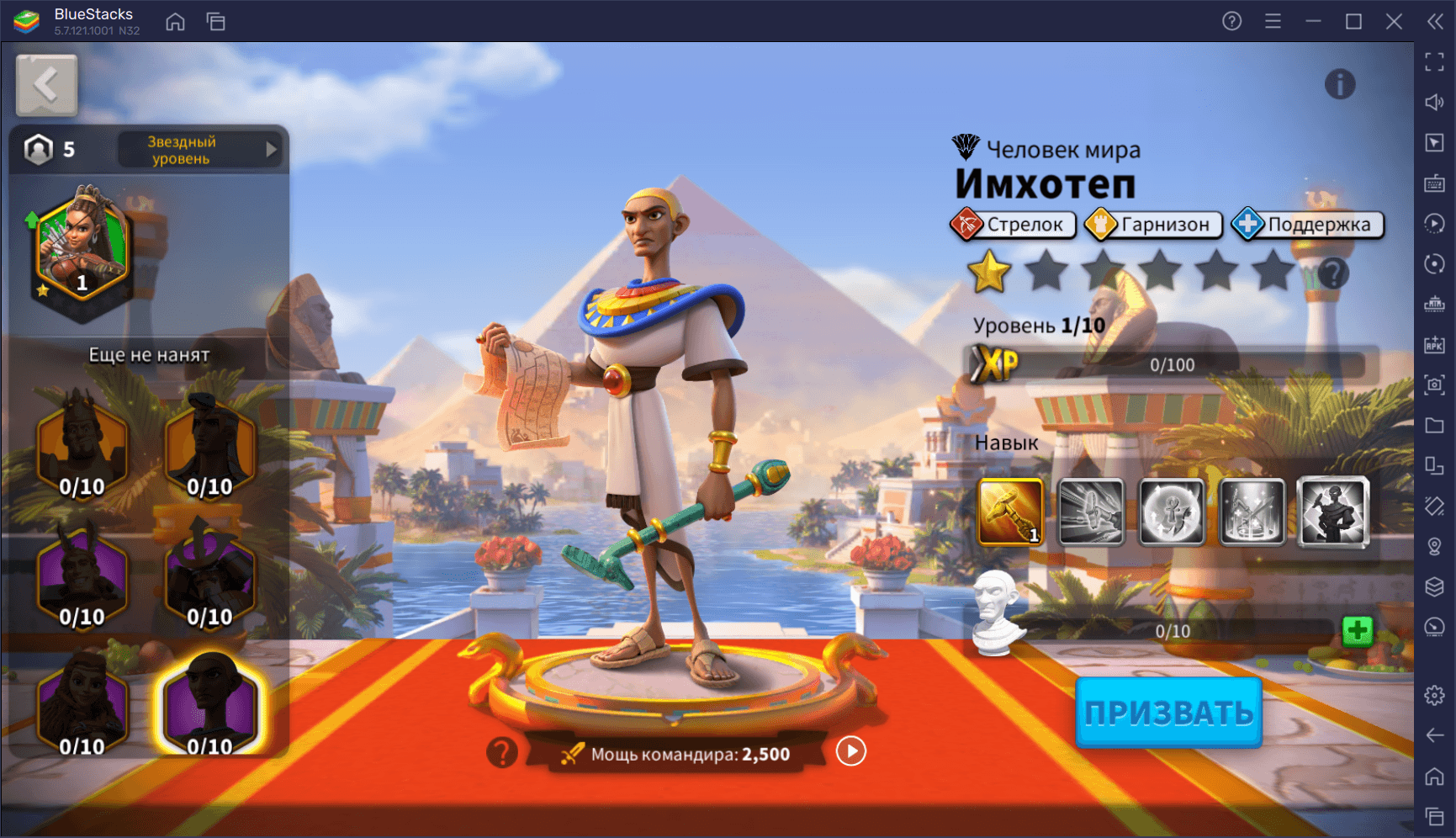
Task: Show the star level help question mark
Action: (x=1333, y=273)
